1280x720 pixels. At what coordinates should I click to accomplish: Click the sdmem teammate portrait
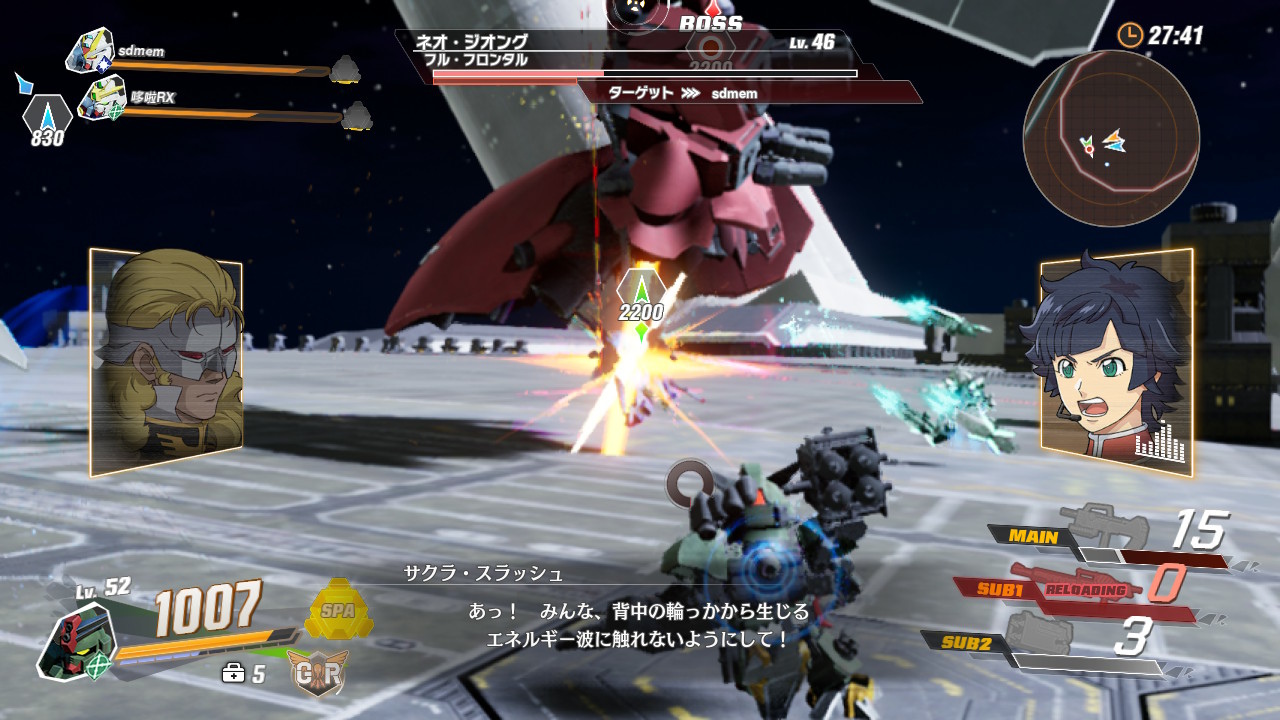tap(91, 50)
